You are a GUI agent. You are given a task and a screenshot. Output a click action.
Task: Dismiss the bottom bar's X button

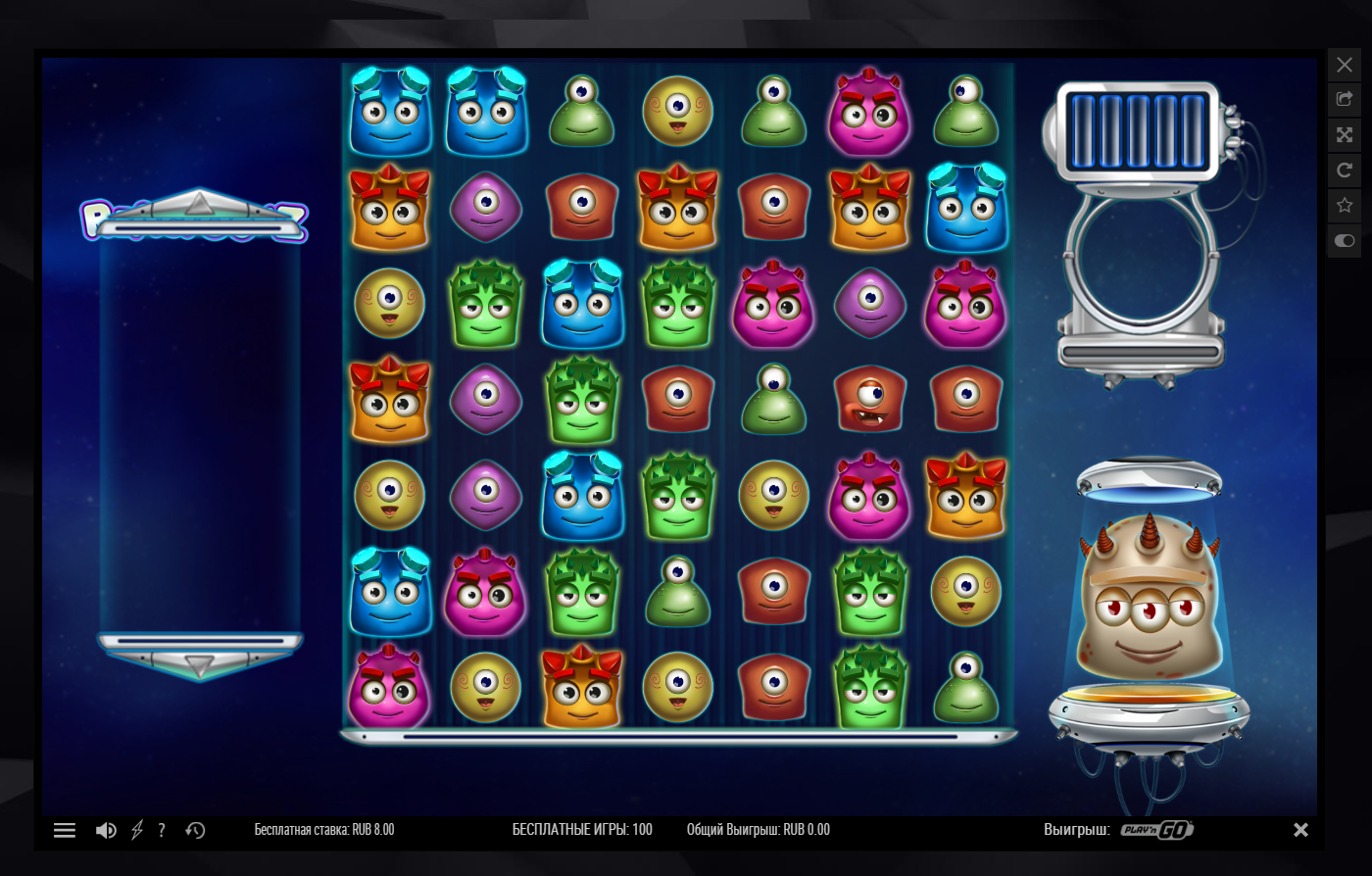point(1300,830)
